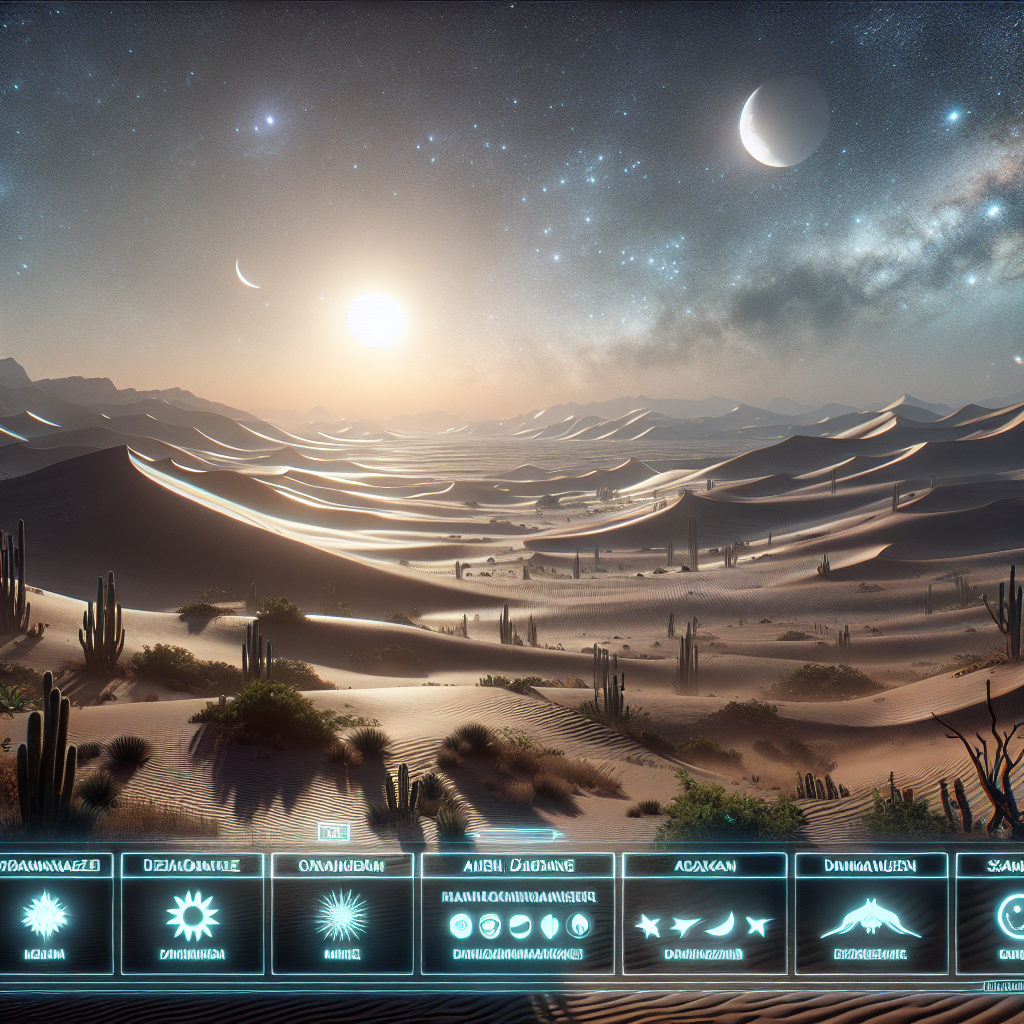Select the solid glowing spiky burst icon
This screenshot has height=1024, width=1024.
click(45, 916)
